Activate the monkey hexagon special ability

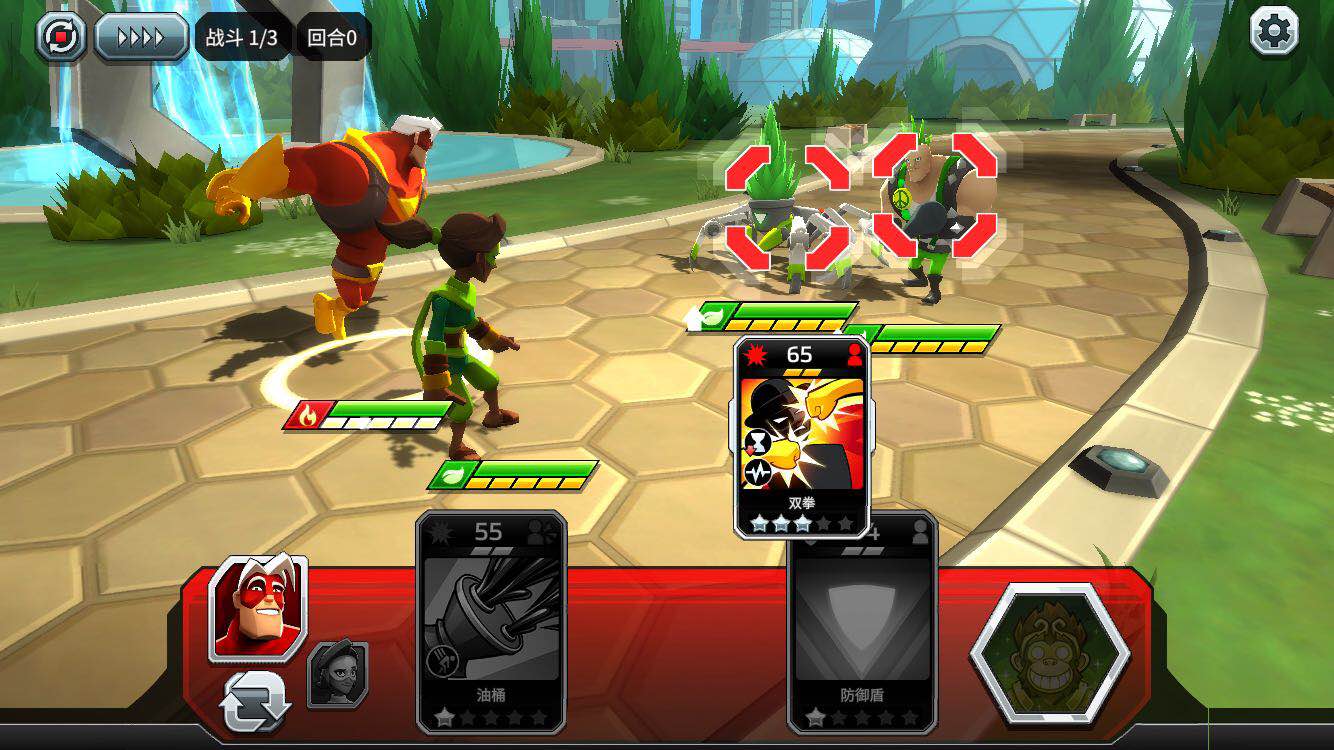click(1049, 654)
